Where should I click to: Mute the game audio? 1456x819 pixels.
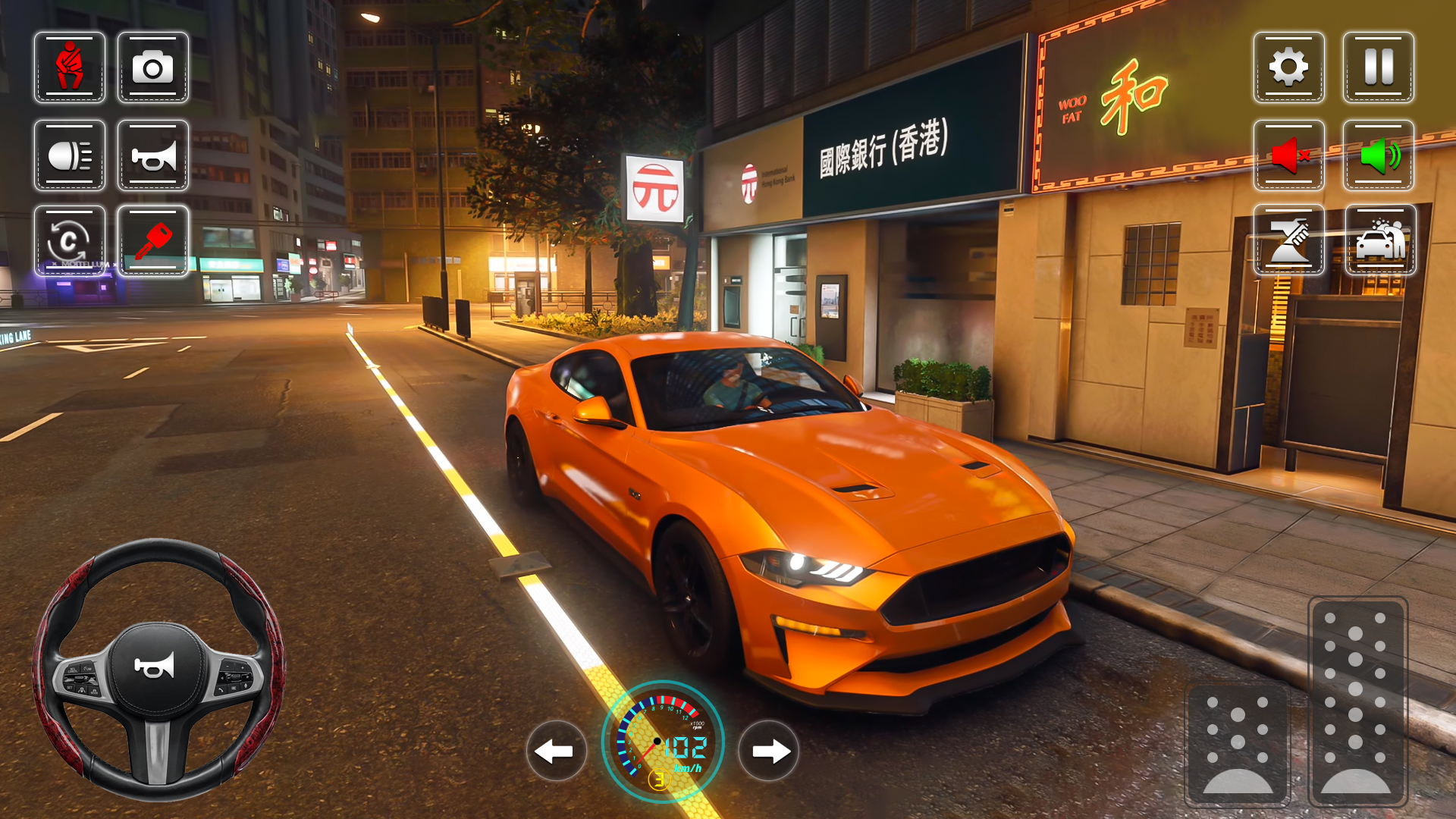[1290, 155]
